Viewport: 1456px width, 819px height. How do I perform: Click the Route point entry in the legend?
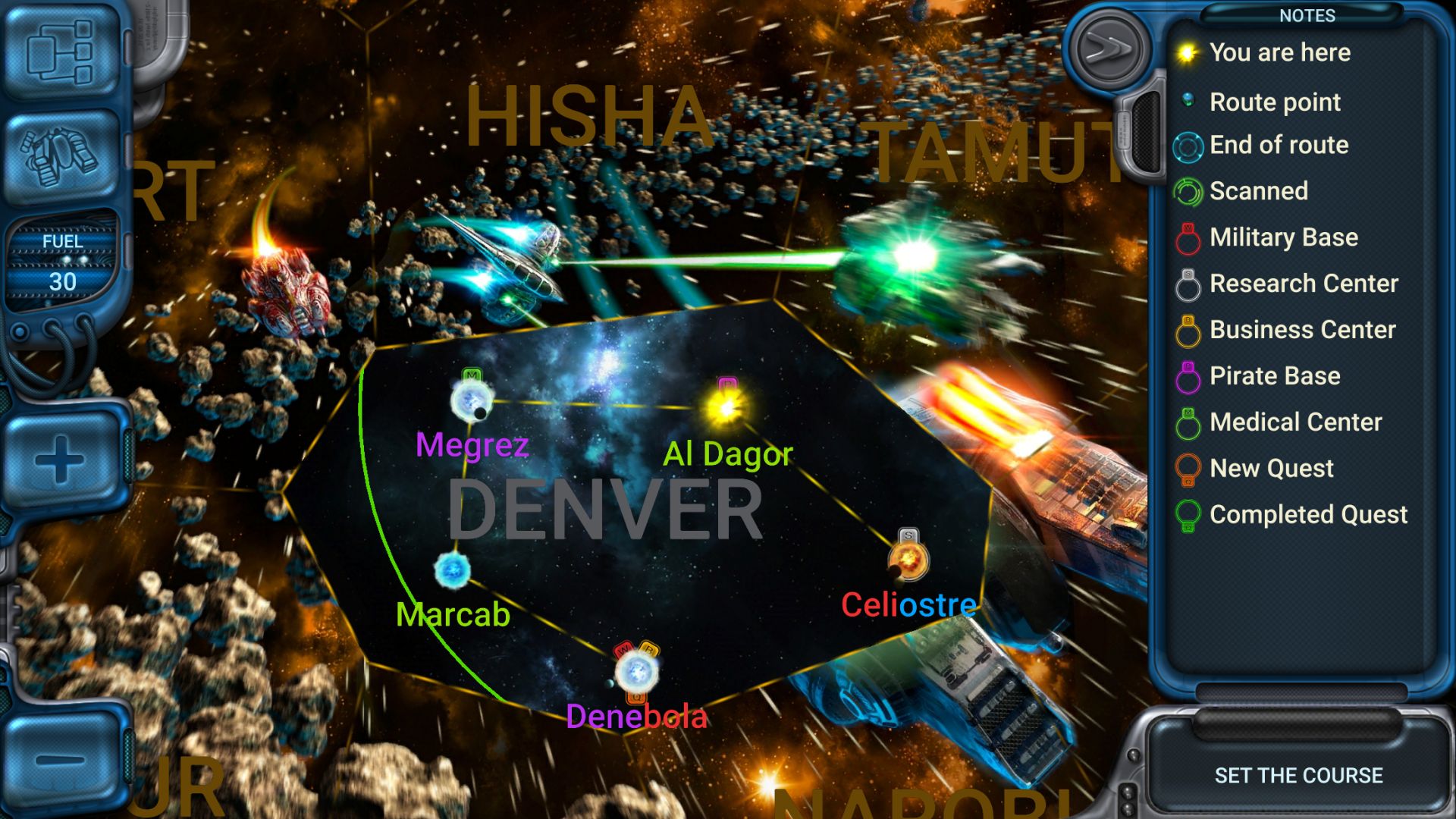click(x=1188, y=101)
